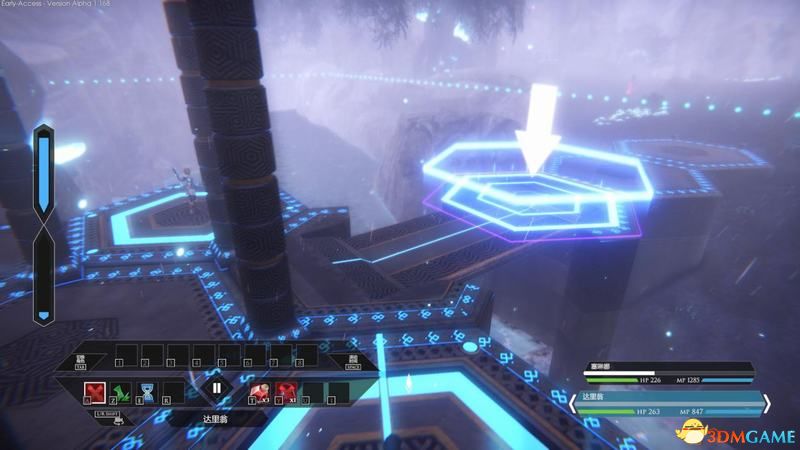Switch to next character with right arrow
The height and width of the screenshot is (450, 800).
click(x=767, y=404)
